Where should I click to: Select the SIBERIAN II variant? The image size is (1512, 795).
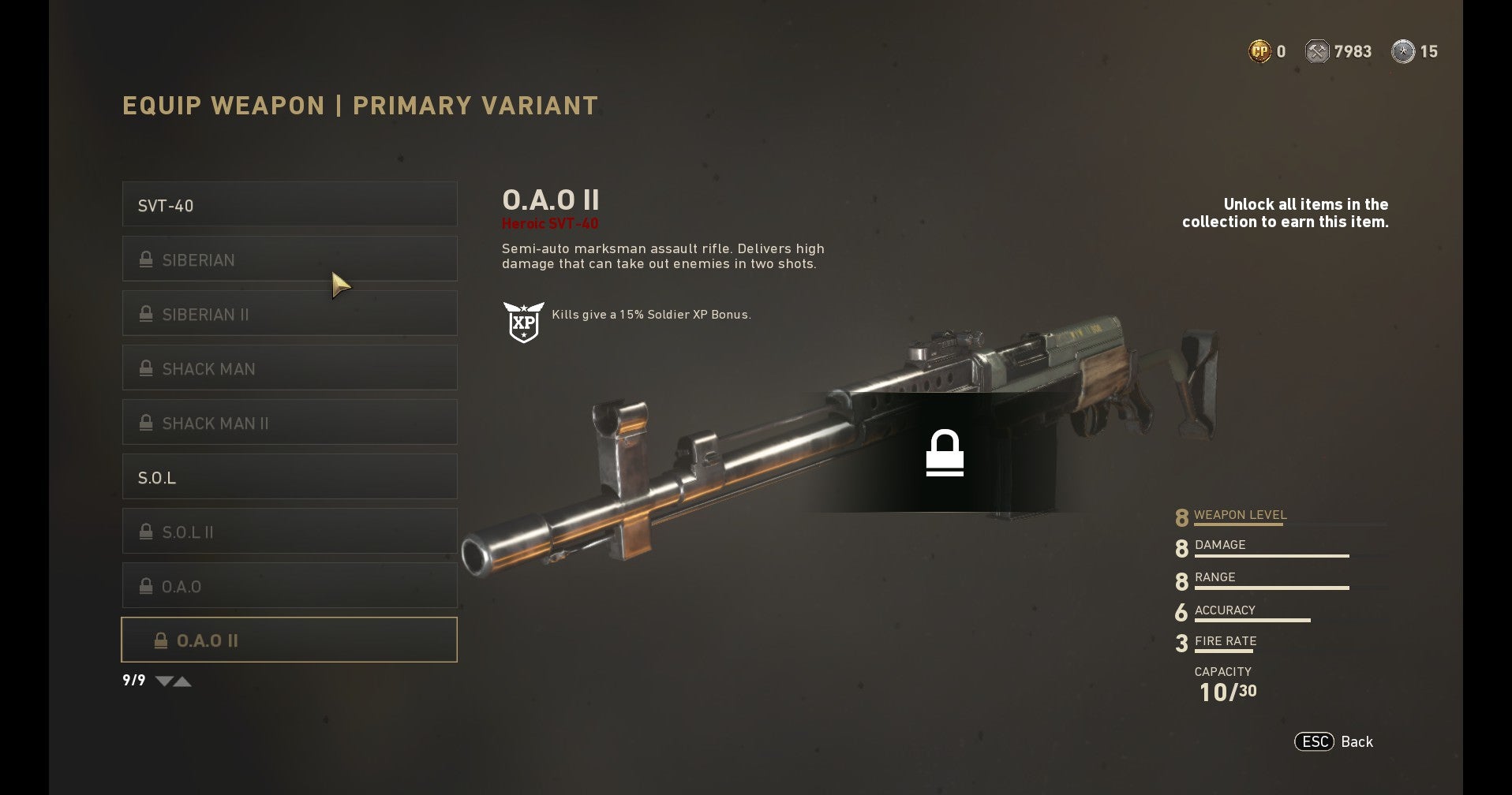289,313
